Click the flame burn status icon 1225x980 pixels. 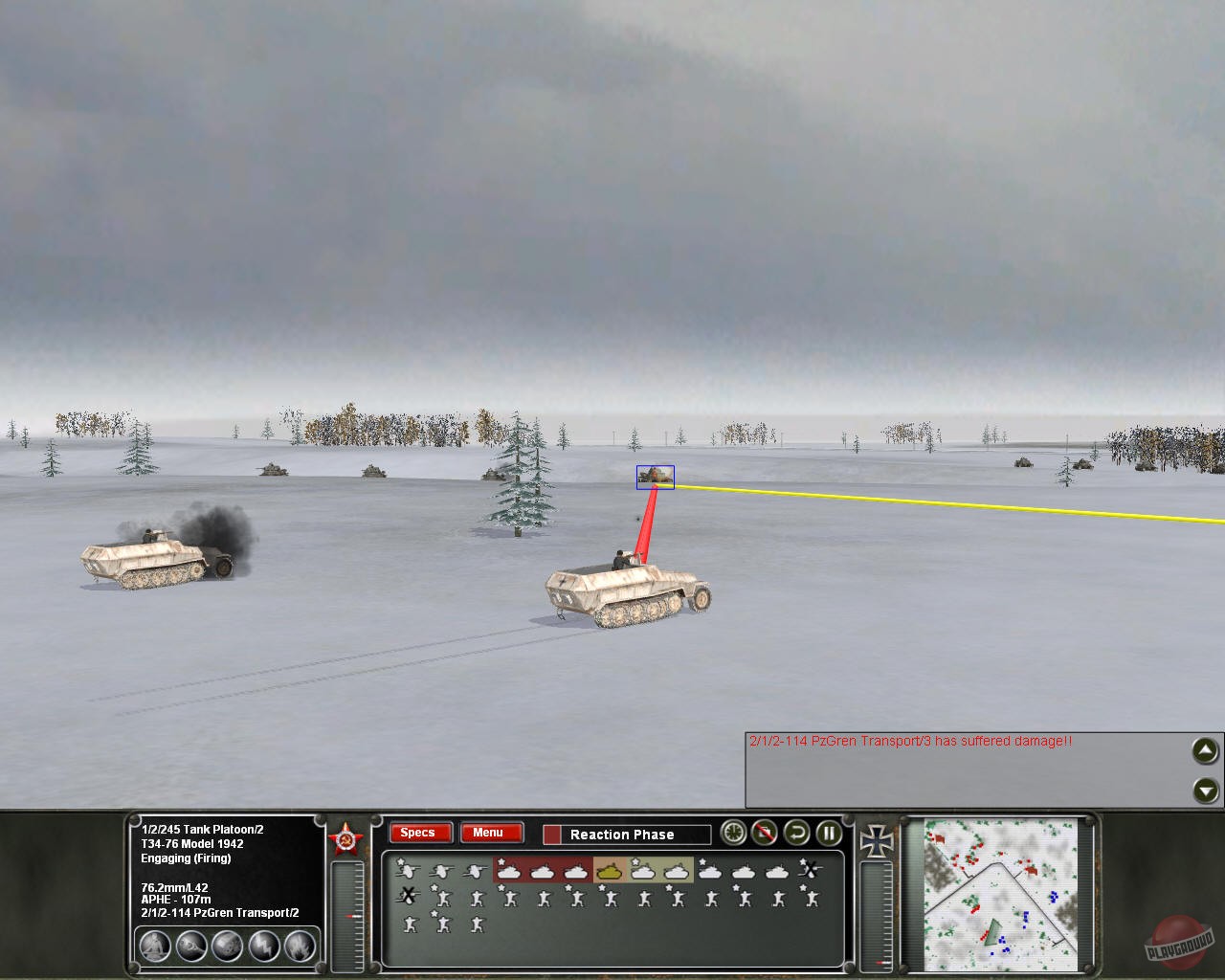tap(298, 947)
